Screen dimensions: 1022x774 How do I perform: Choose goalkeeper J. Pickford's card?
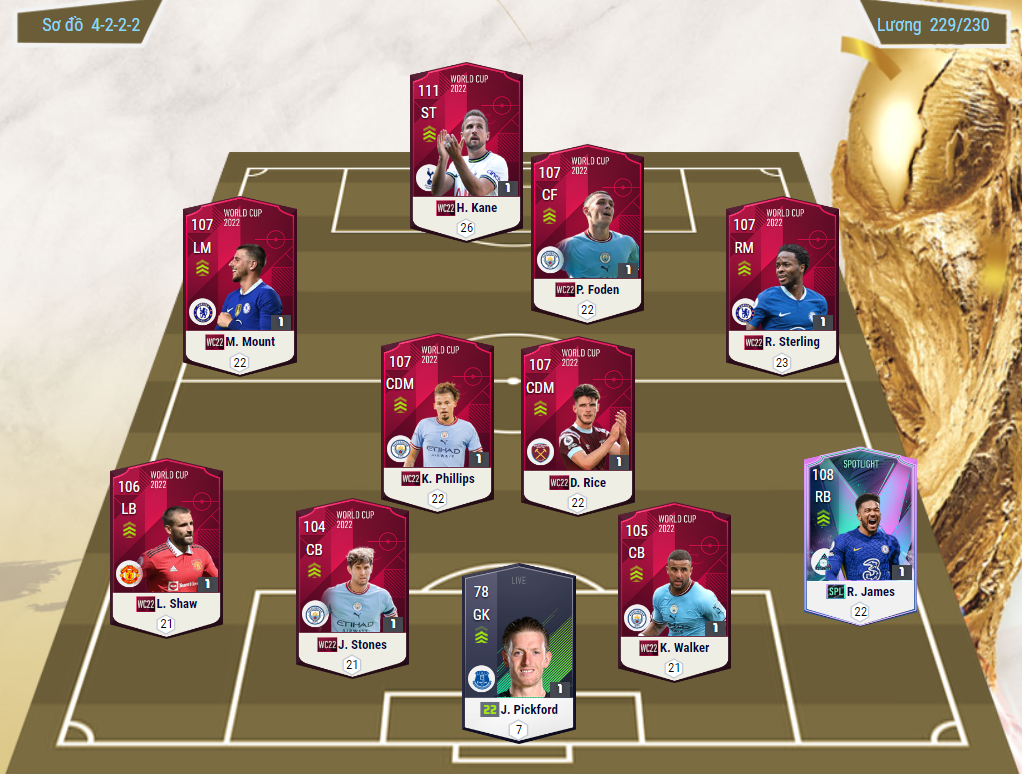(517, 650)
